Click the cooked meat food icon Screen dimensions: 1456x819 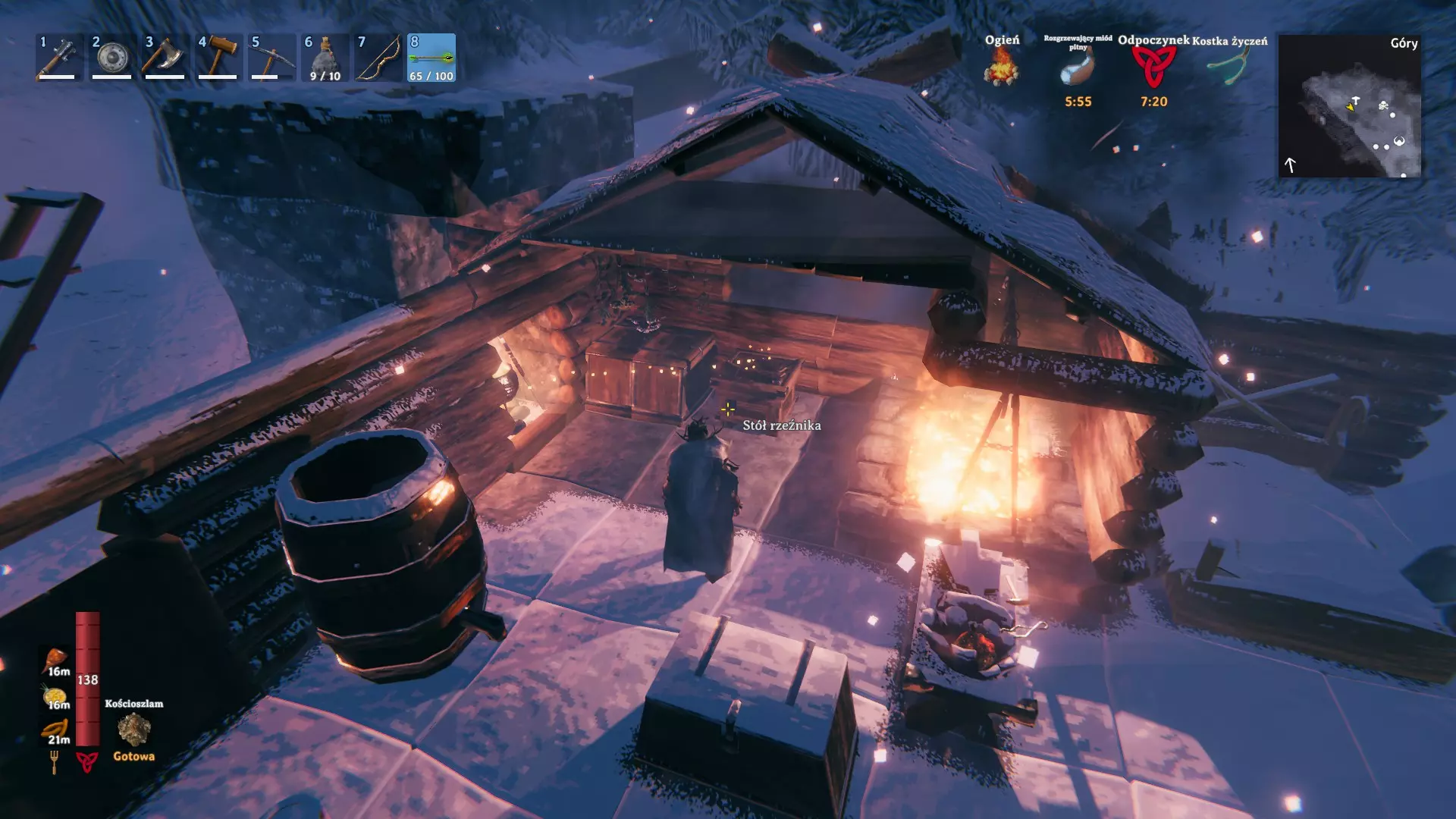56,658
